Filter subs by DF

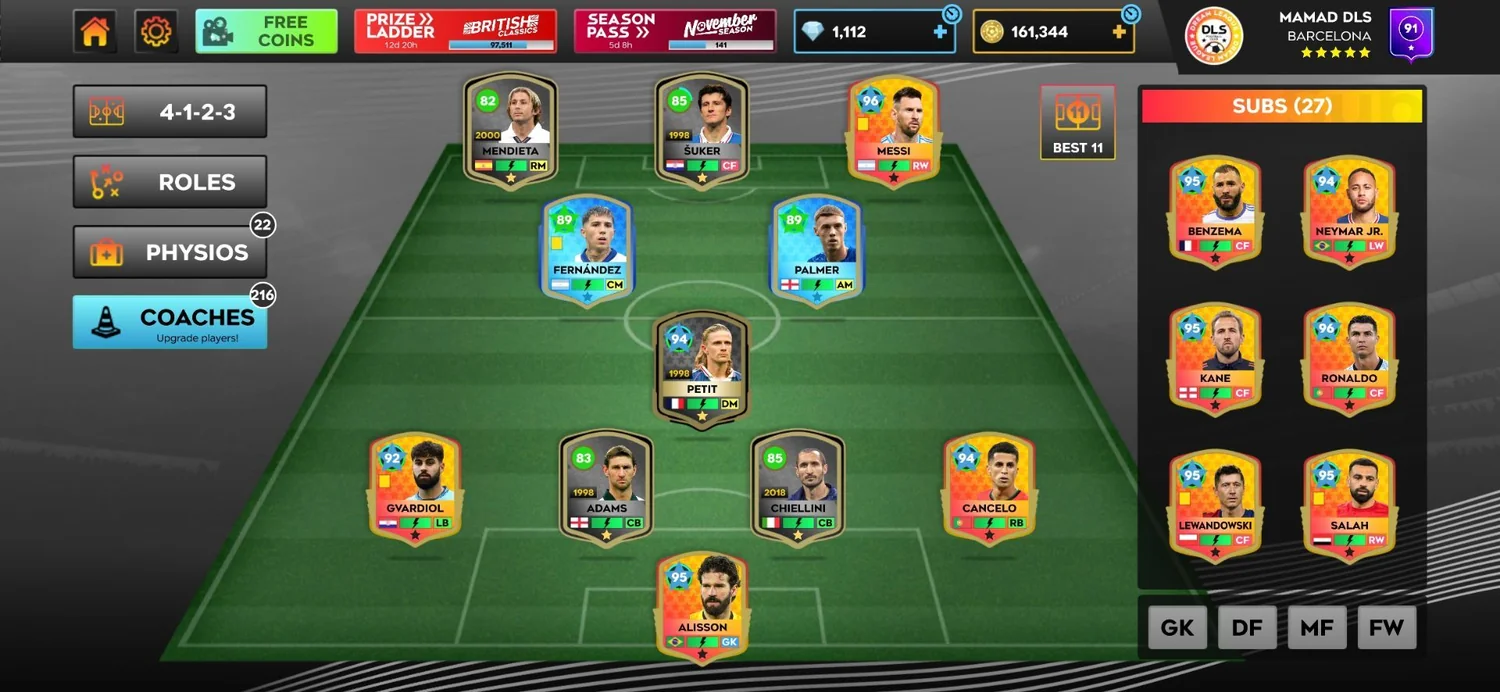click(x=1247, y=628)
